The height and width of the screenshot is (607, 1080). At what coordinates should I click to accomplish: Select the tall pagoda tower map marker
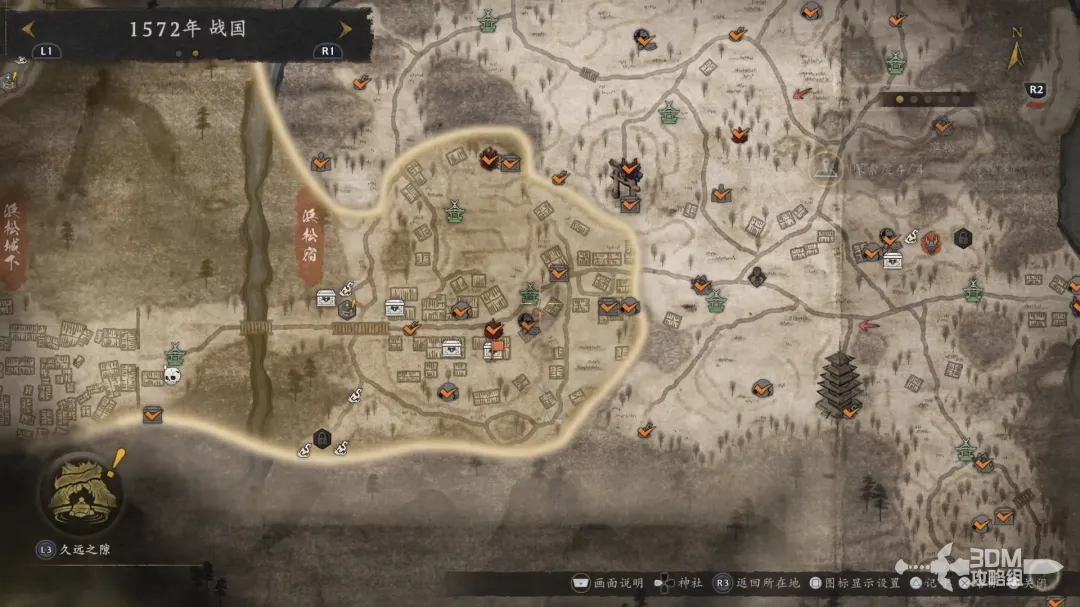[837, 384]
